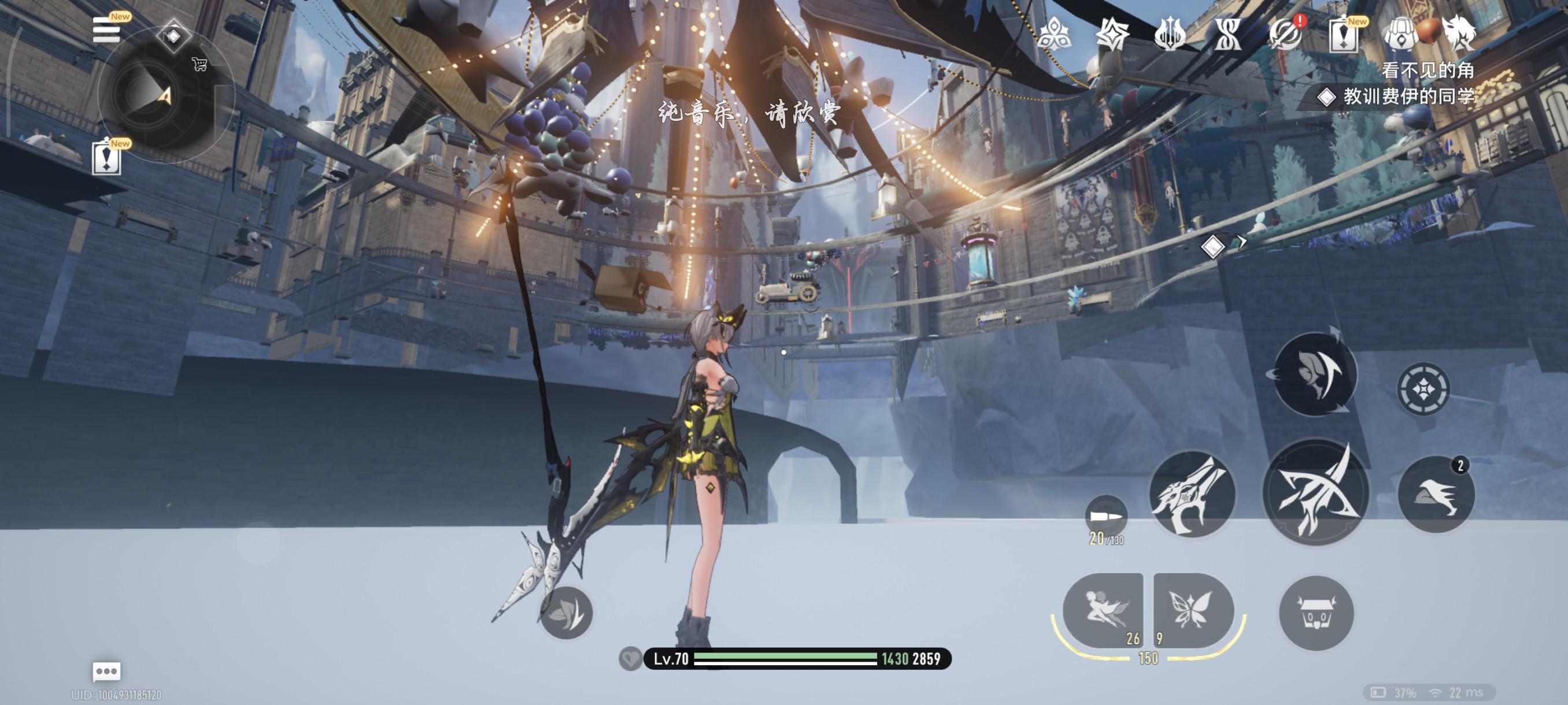Select the tracked quest 教训费伊的同学
The width and height of the screenshot is (1568, 705).
click(1406, 96)
